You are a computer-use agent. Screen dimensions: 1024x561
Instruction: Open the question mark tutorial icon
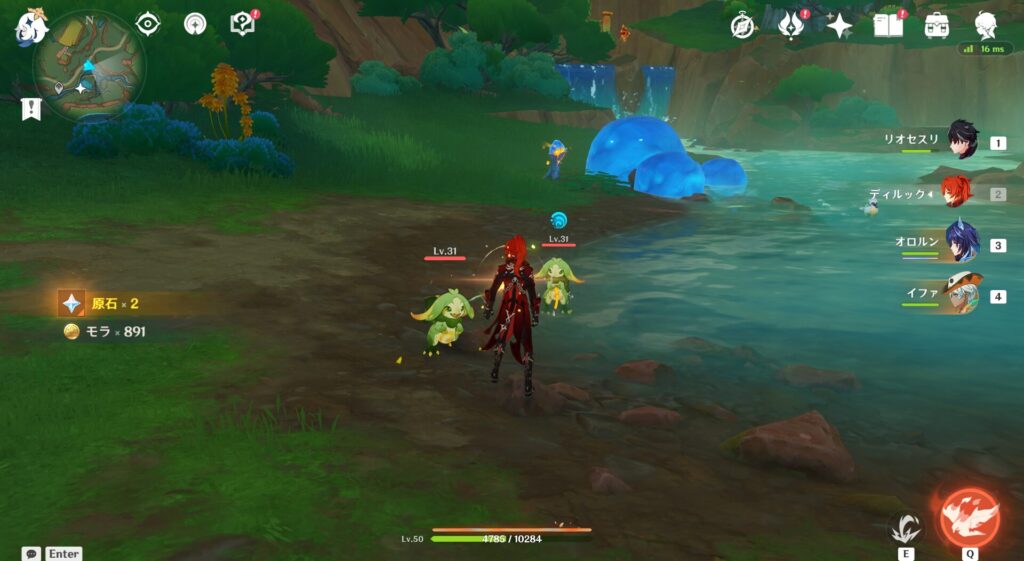242,24
